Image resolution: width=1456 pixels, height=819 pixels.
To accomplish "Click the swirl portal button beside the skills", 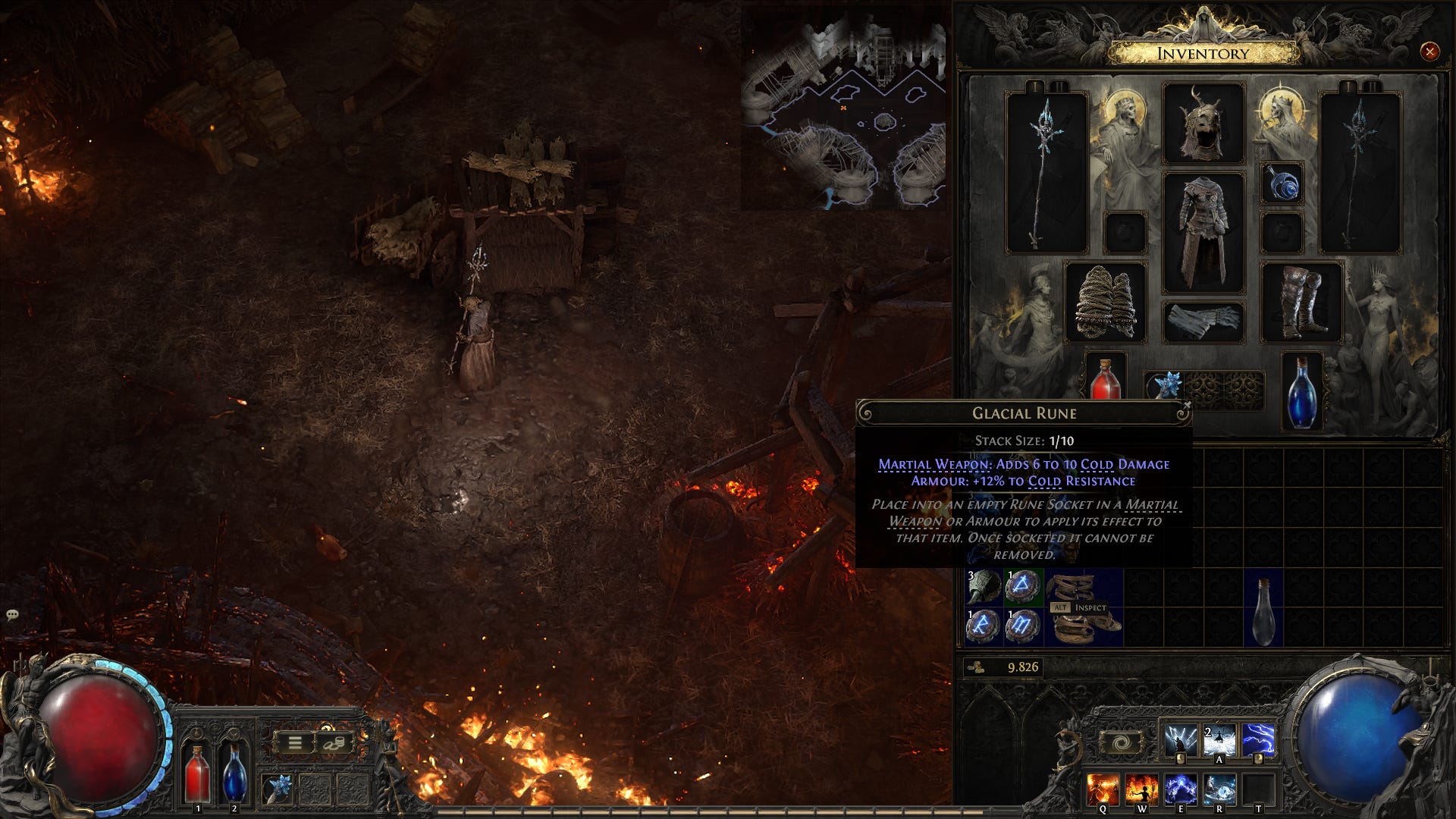I will (1121, 742).
